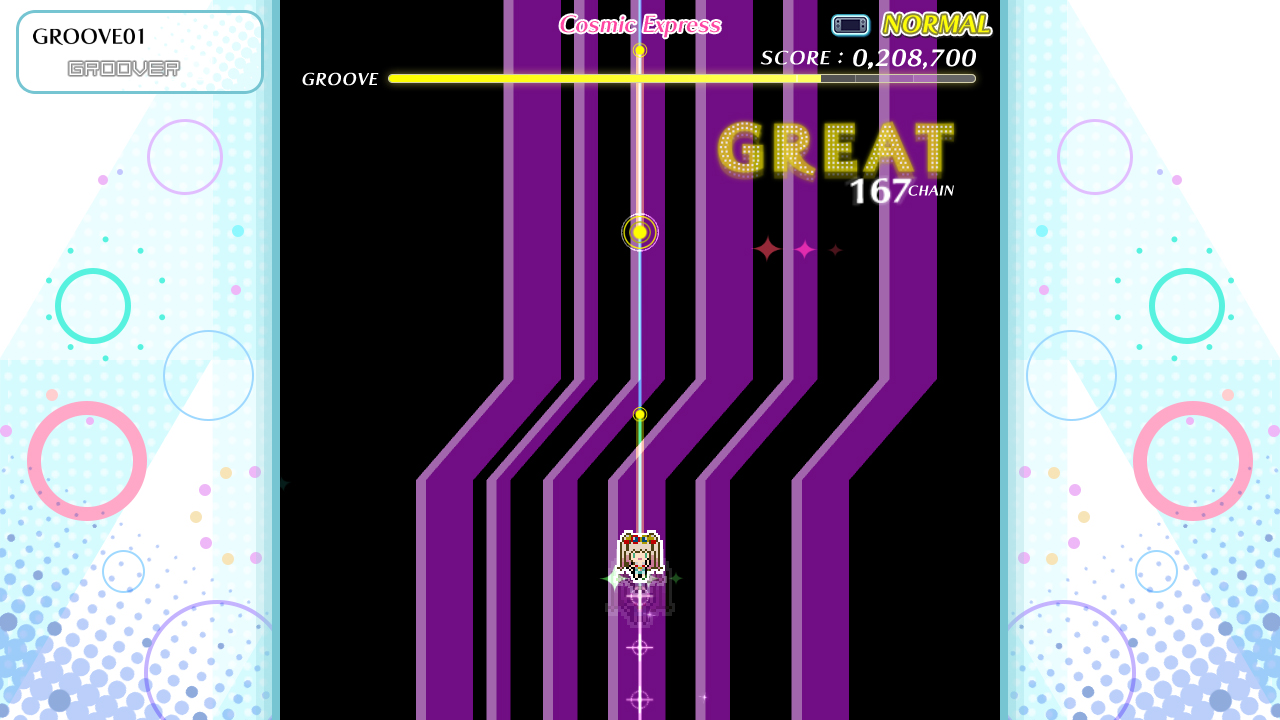Select the Cosmic Express song title
Image resolution: width=1280 pixels, height=720 pixels.
click(x=640, y=25)
